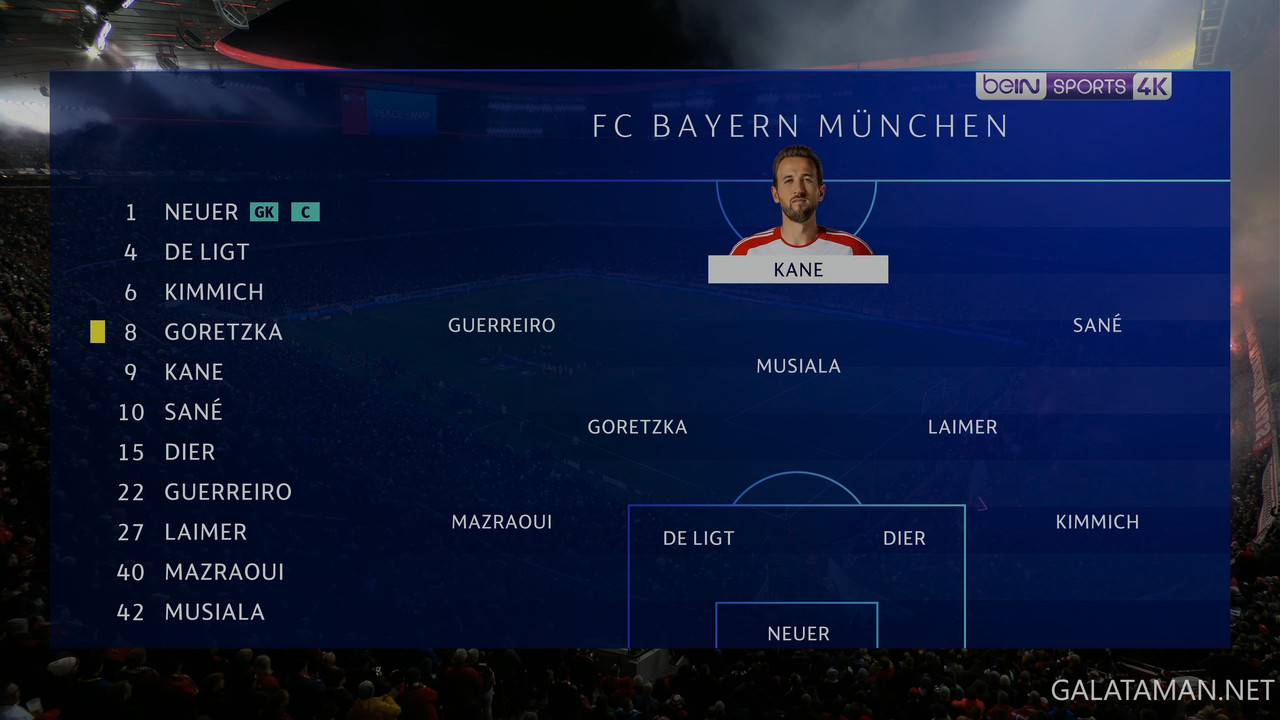Select Neuer in the numbered squad list

(x=201, y=212)
